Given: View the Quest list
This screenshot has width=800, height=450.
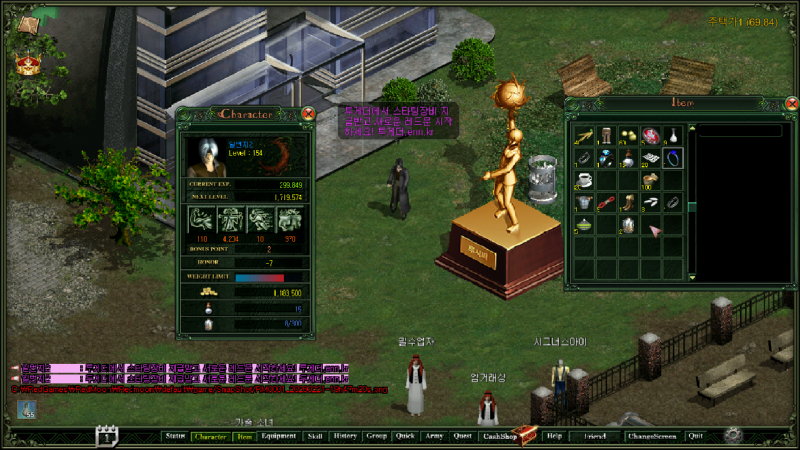Looking at the screenshot, I should tap(462, 436).
